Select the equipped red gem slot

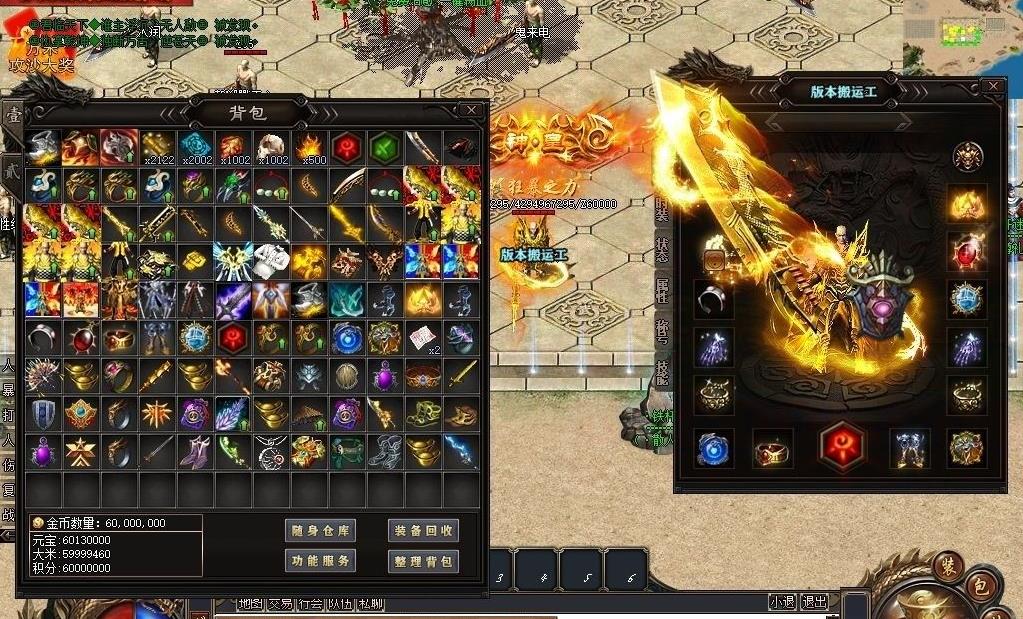point(967,251)
